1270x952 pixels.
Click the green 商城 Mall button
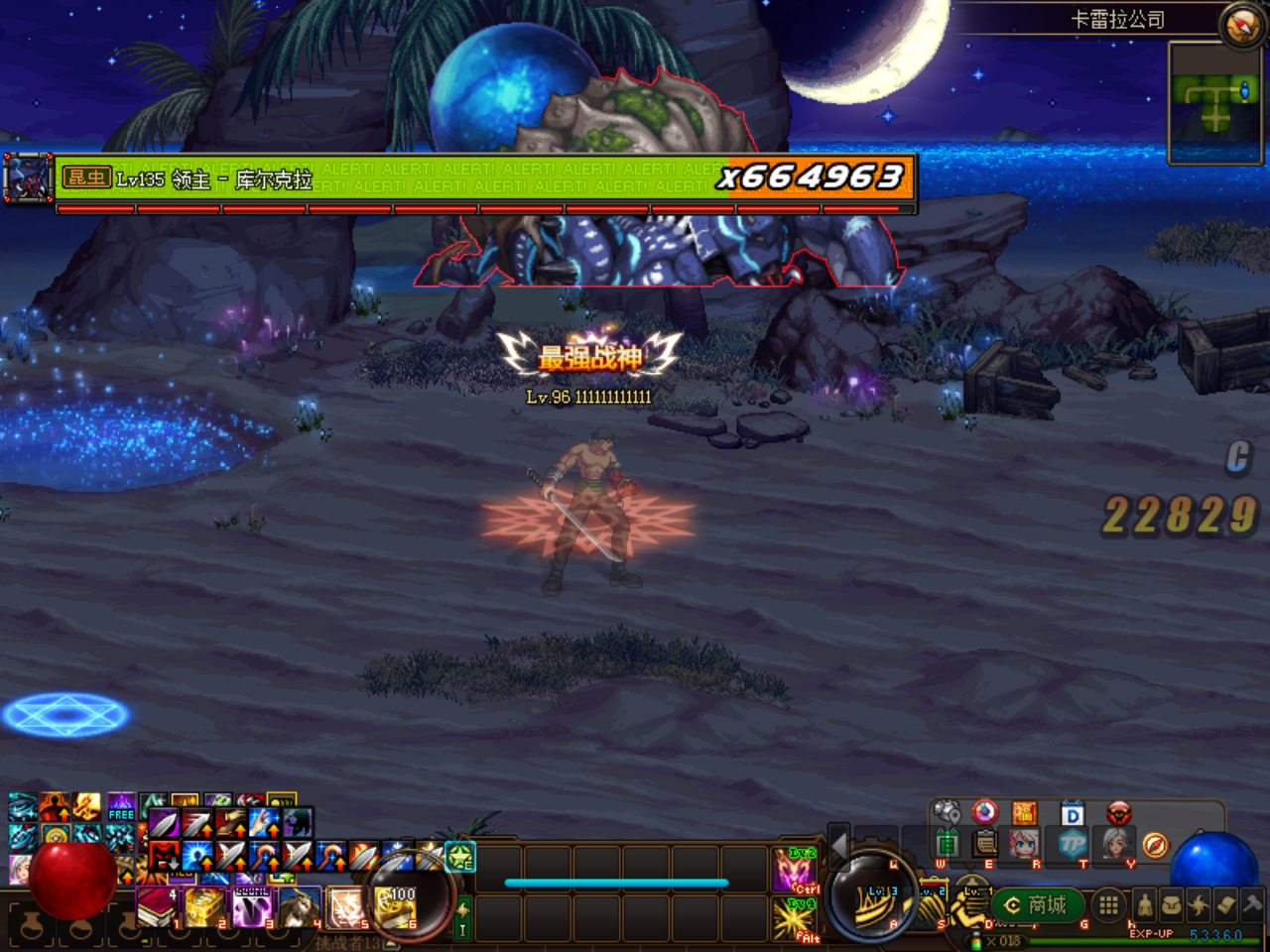click(1038, 905)
